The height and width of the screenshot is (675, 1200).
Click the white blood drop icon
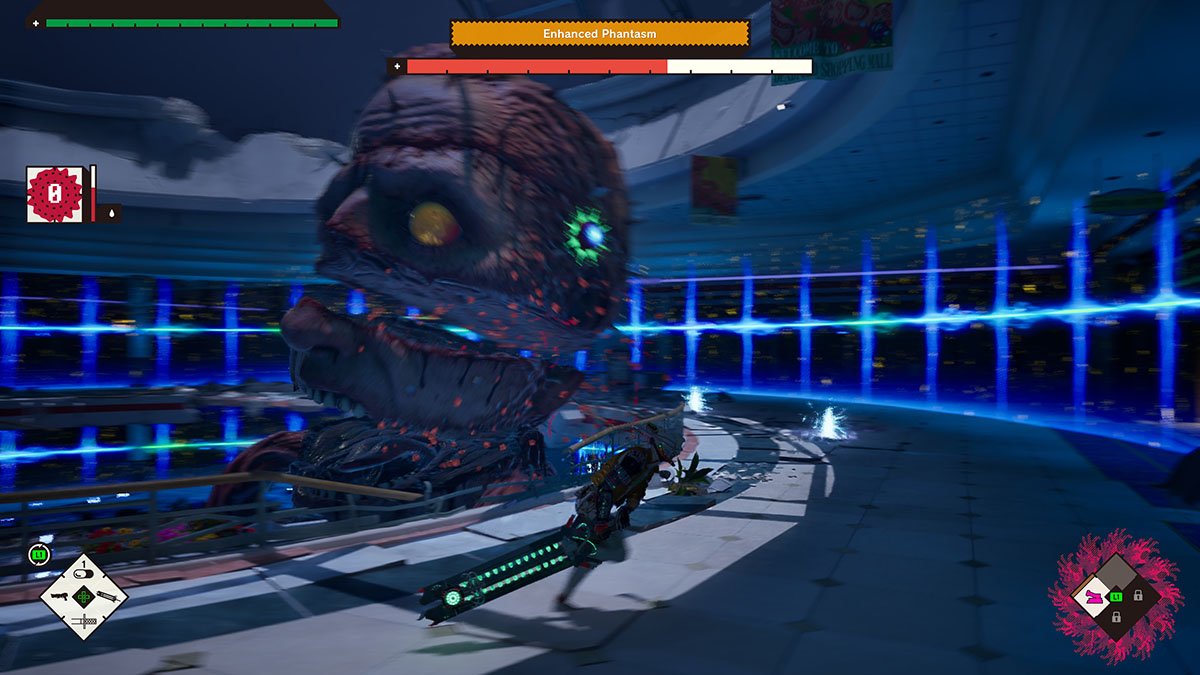point(110,212)
